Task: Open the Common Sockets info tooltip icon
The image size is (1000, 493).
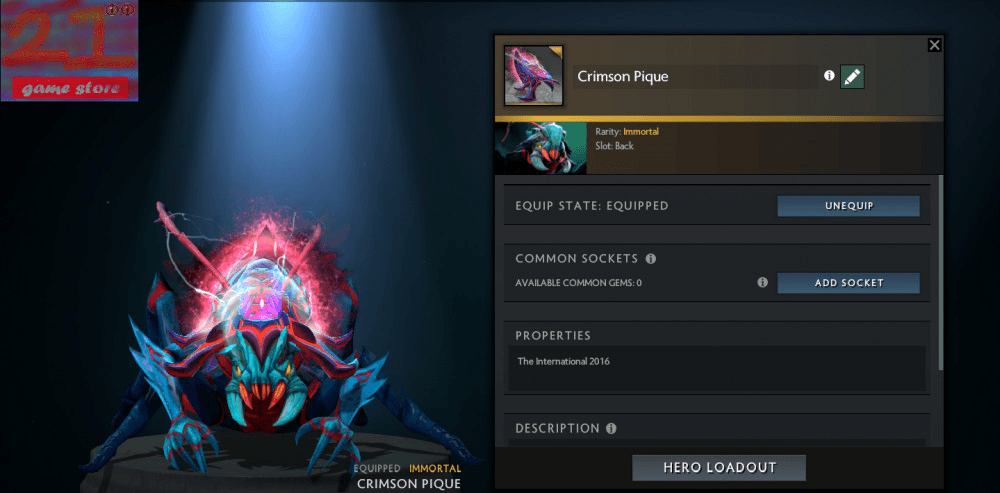Action: (651, 259)
